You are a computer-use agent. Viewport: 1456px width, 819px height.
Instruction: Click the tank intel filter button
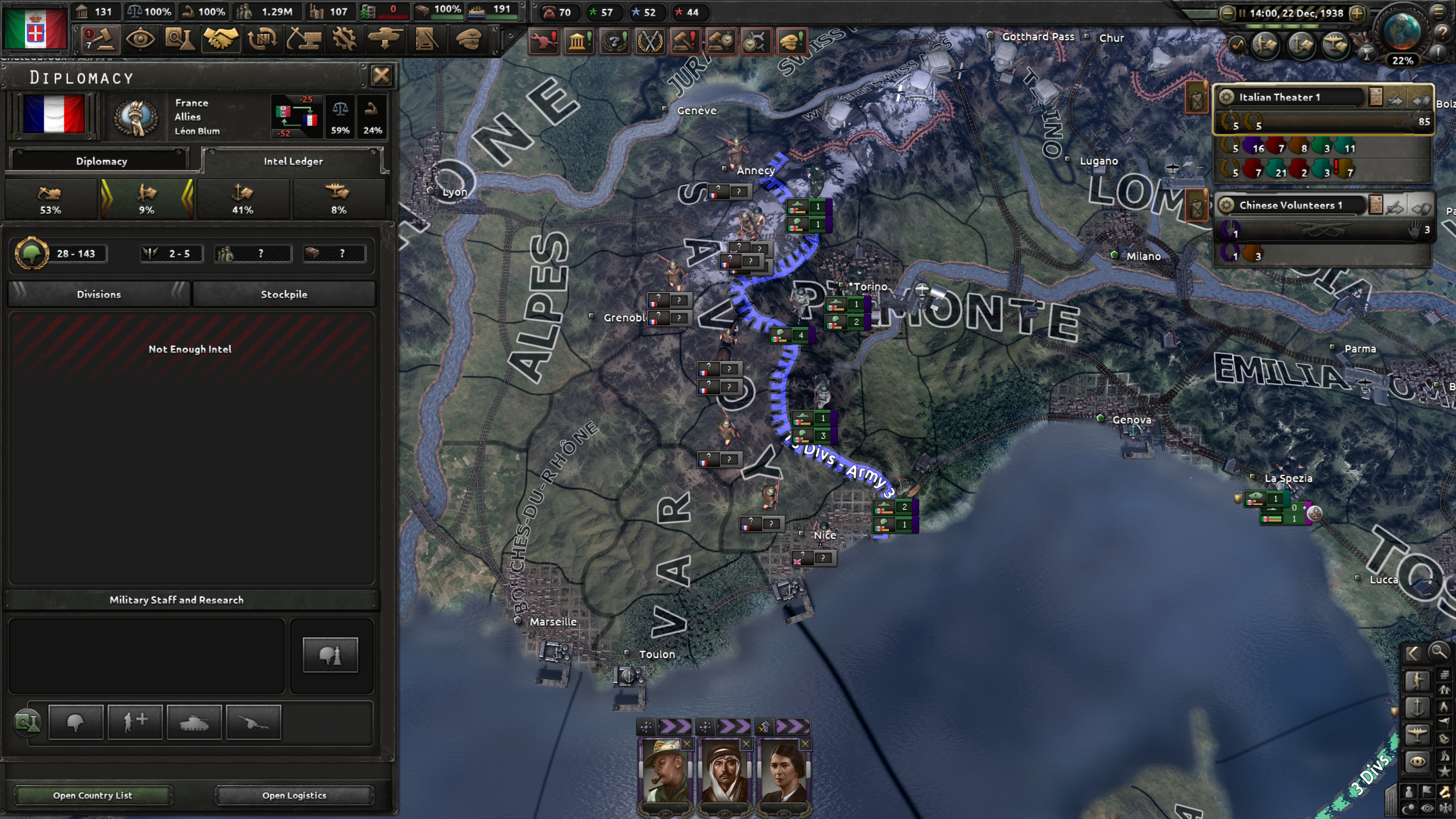[x=194, y=723]
